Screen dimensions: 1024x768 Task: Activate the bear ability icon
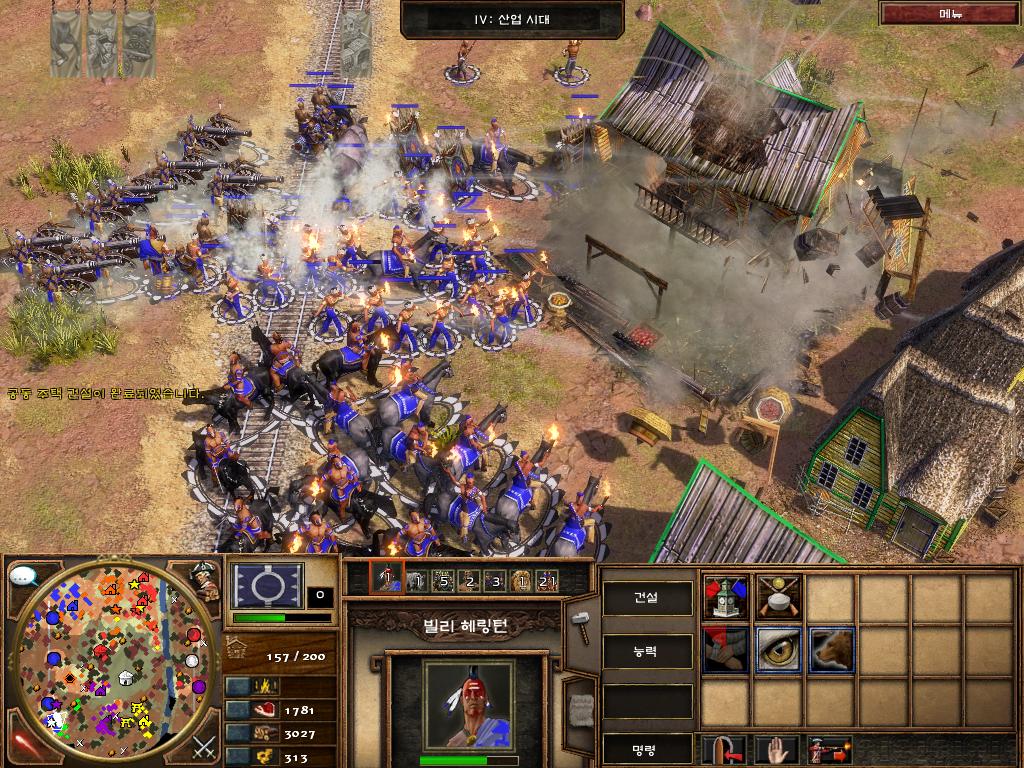tap(830, 650)
